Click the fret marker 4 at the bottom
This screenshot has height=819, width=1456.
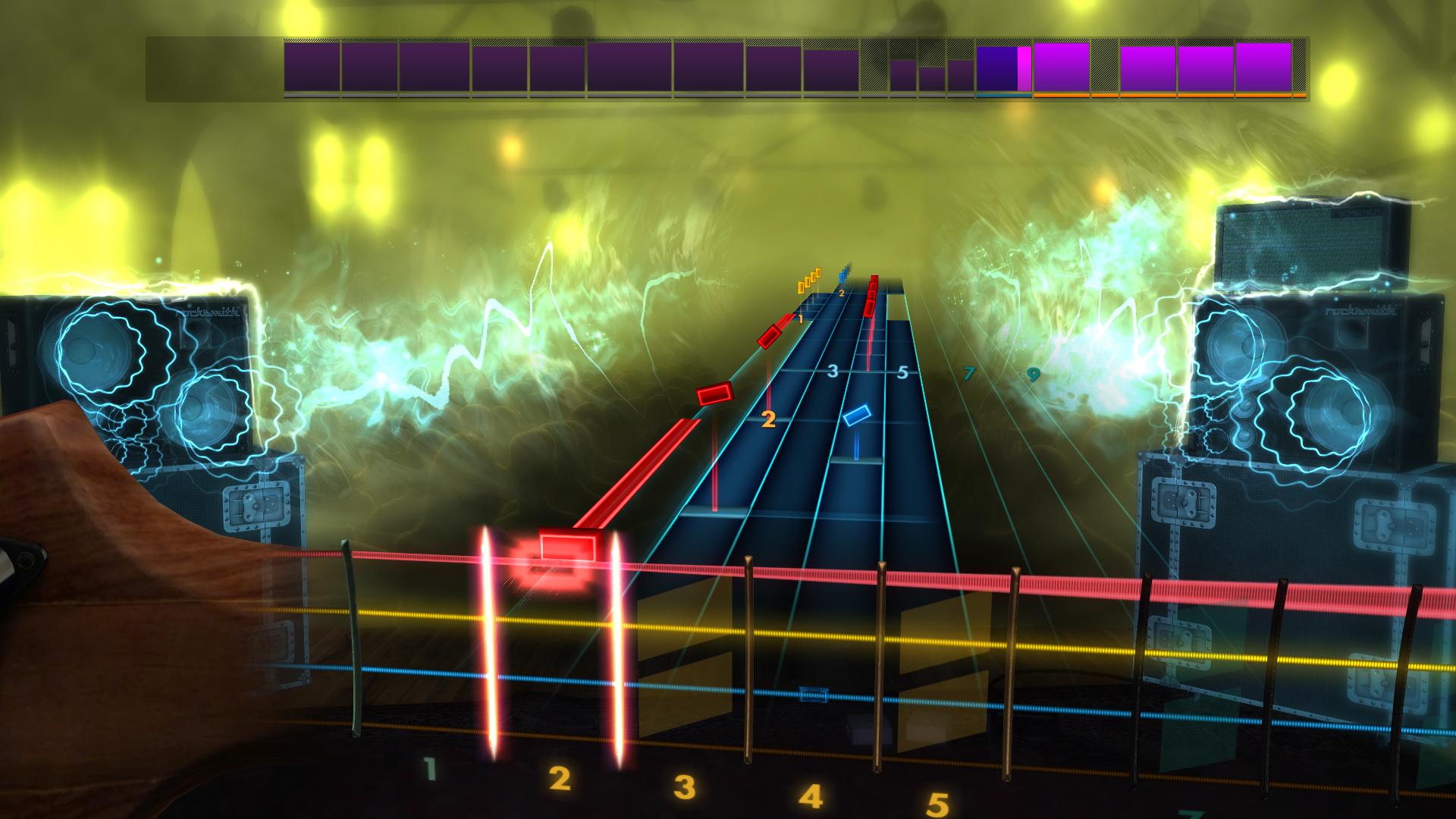point(811,795)
